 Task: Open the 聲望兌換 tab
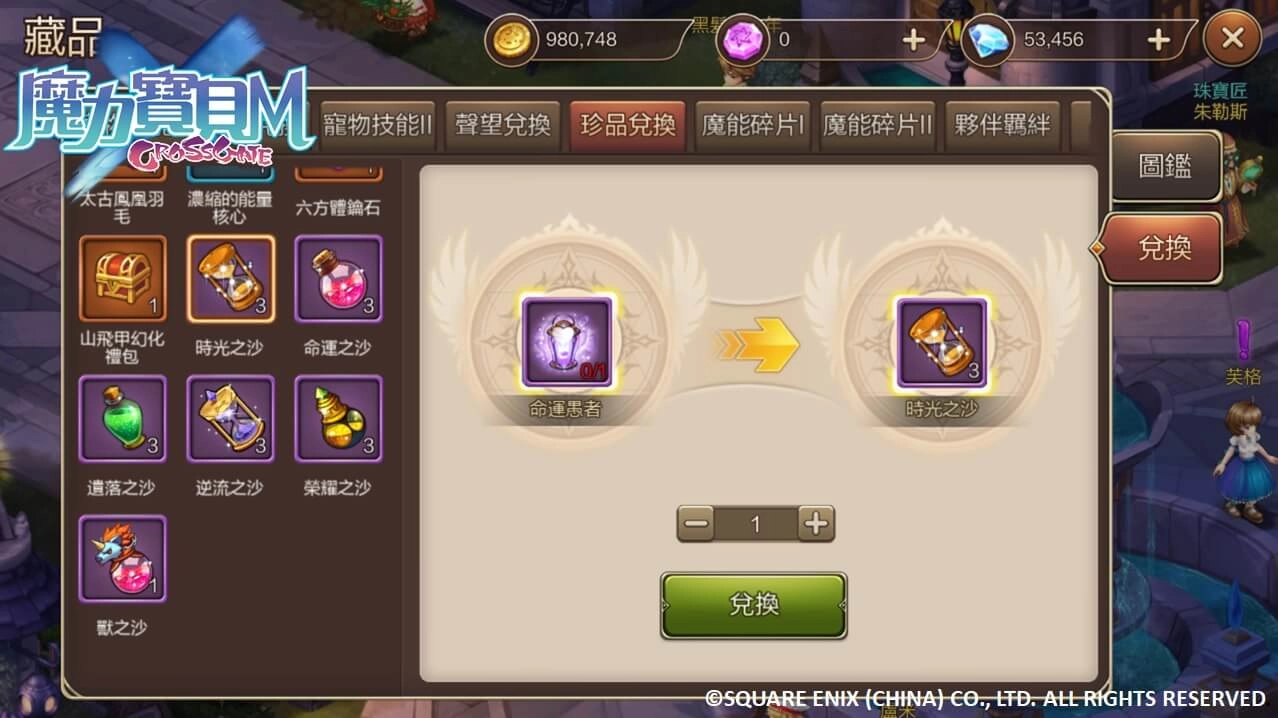503,126
